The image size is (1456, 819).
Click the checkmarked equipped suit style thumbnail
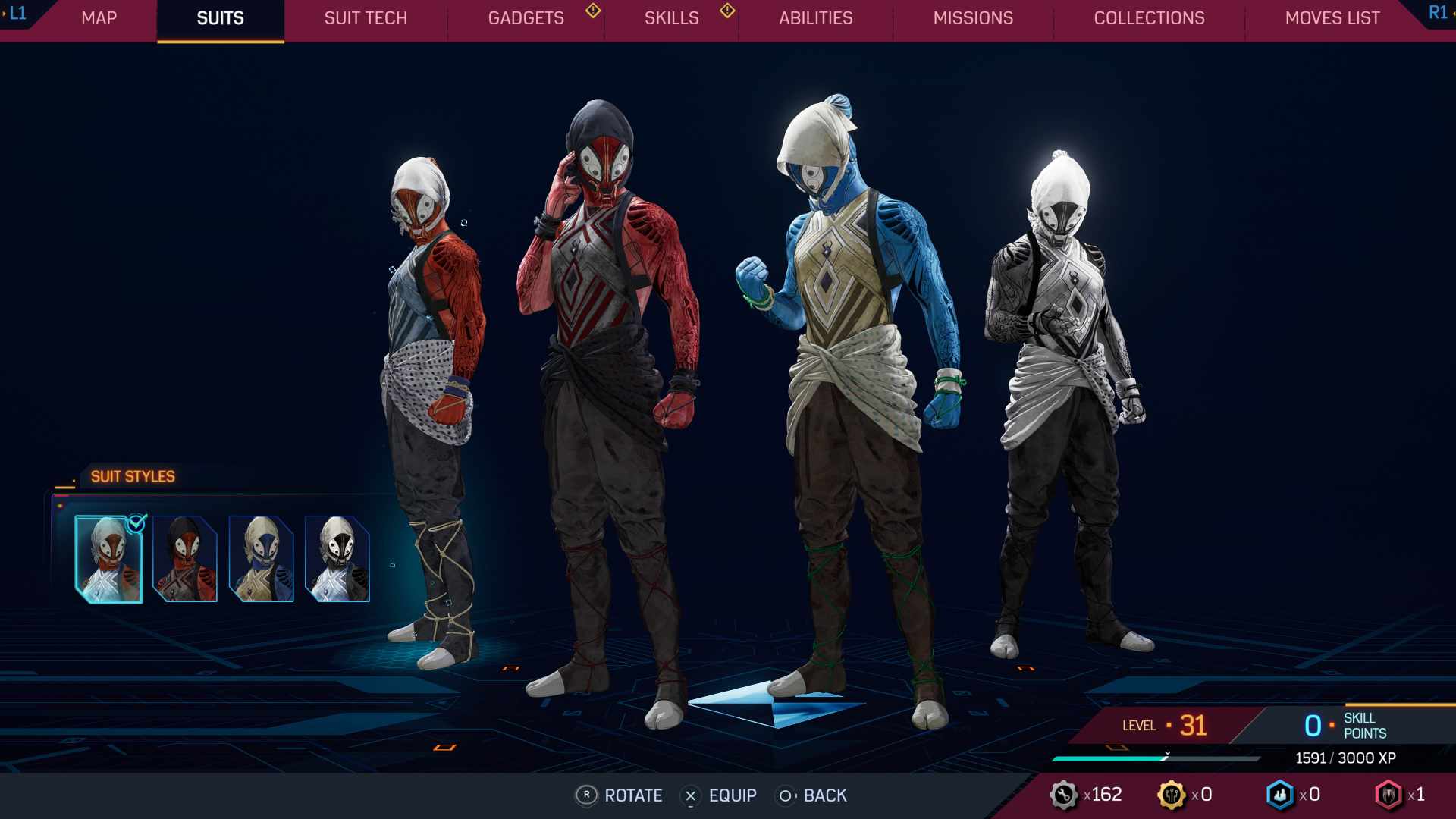[x=108, y=557]
